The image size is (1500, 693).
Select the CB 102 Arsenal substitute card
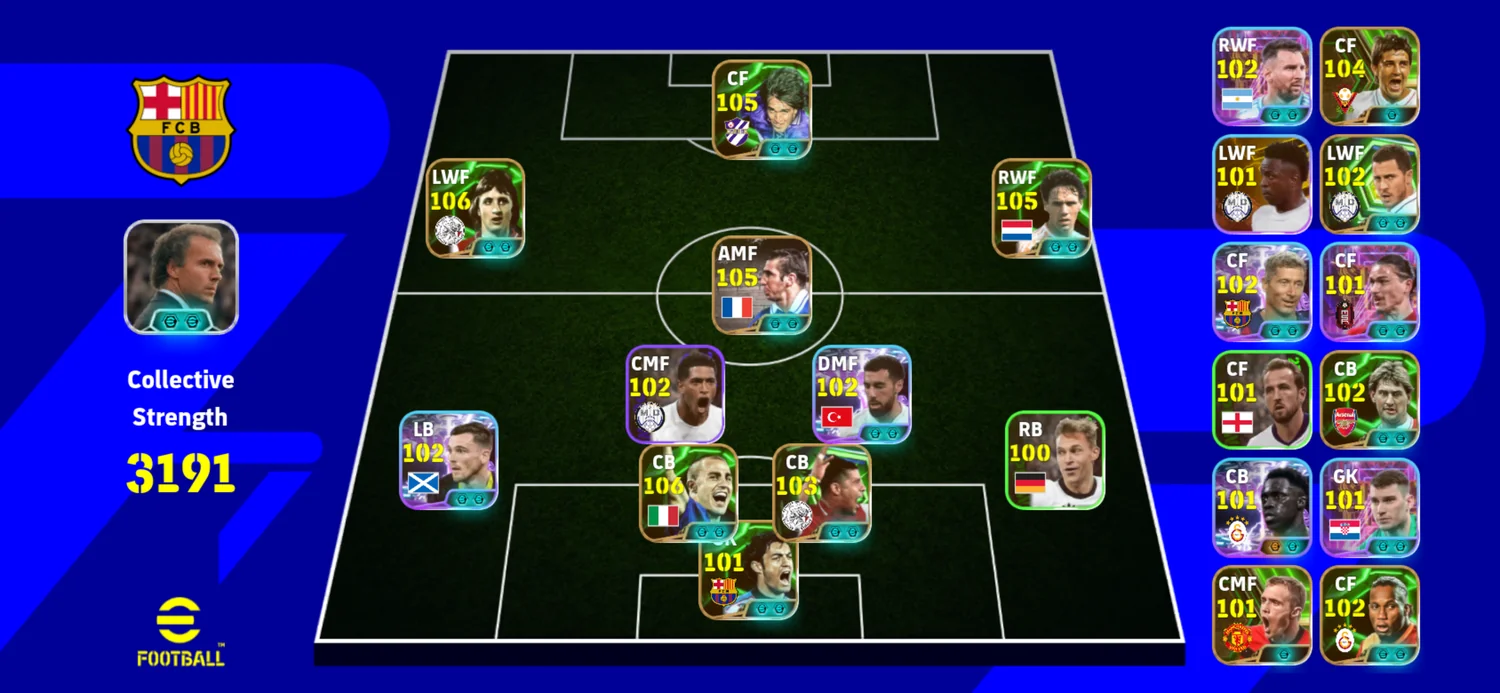tap(1369, 399)
